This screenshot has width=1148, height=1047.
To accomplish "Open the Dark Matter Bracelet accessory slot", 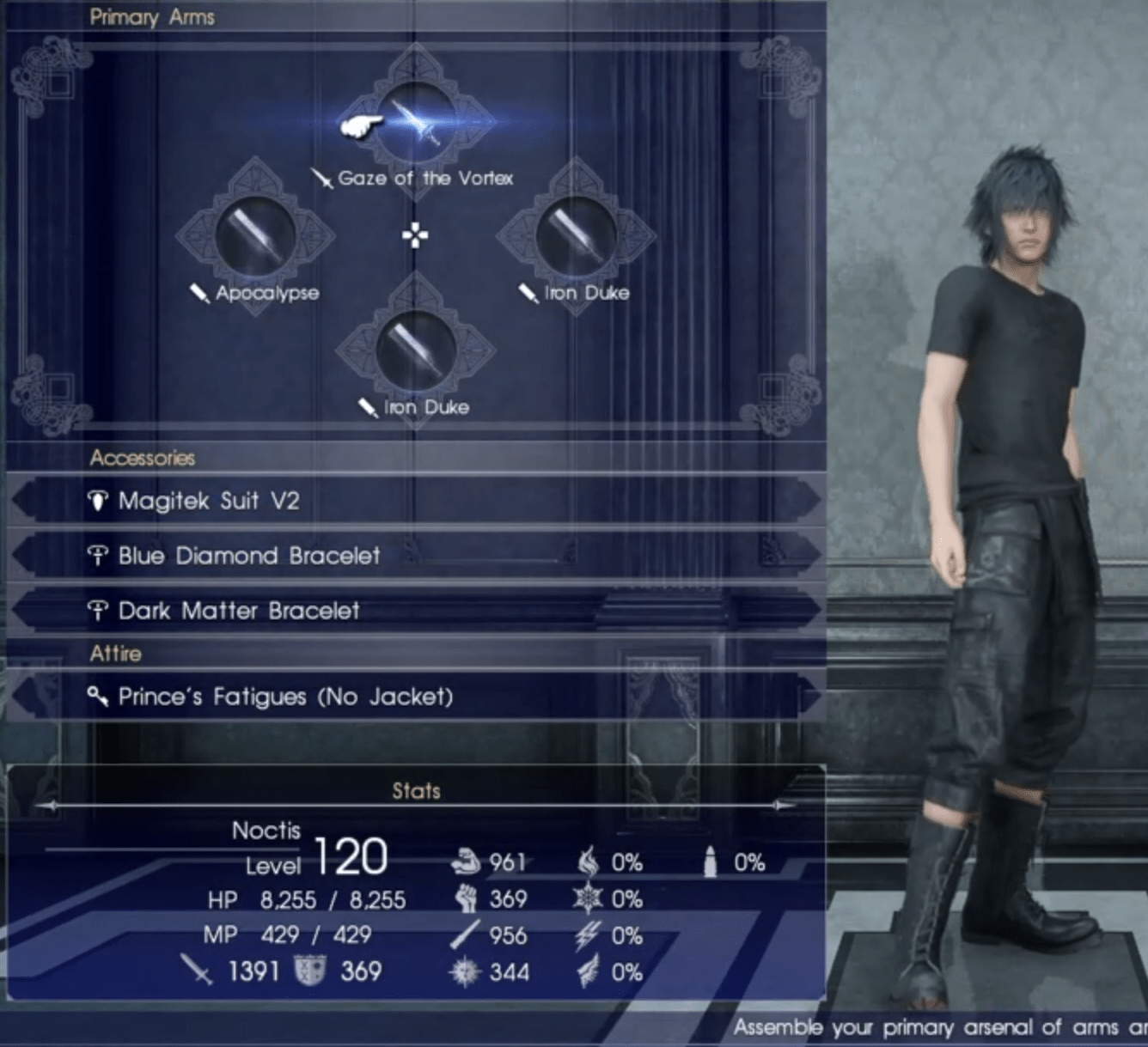I will pos(236,611).
